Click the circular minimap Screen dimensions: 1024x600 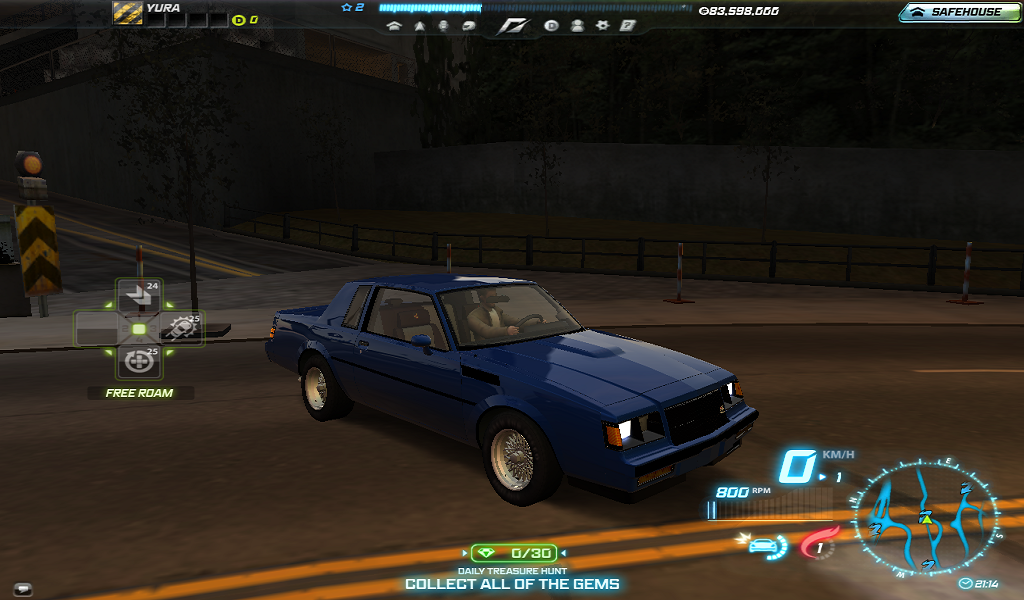click(925, 520)
